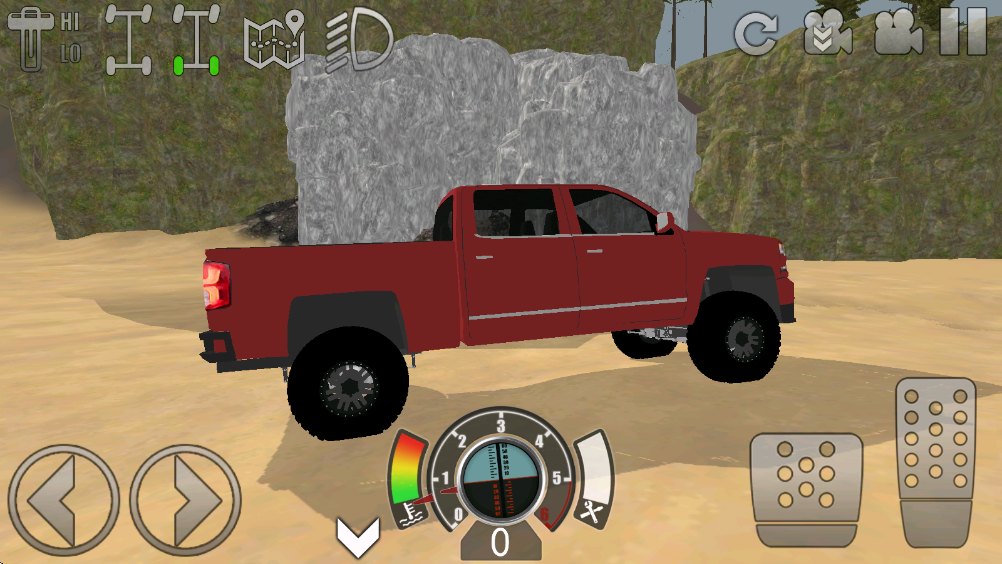The height and width of the screenshot is (564, 1002).
Task: Click the camera icon with down arrows
Action: pyautogui.click(x=828, y=34)
